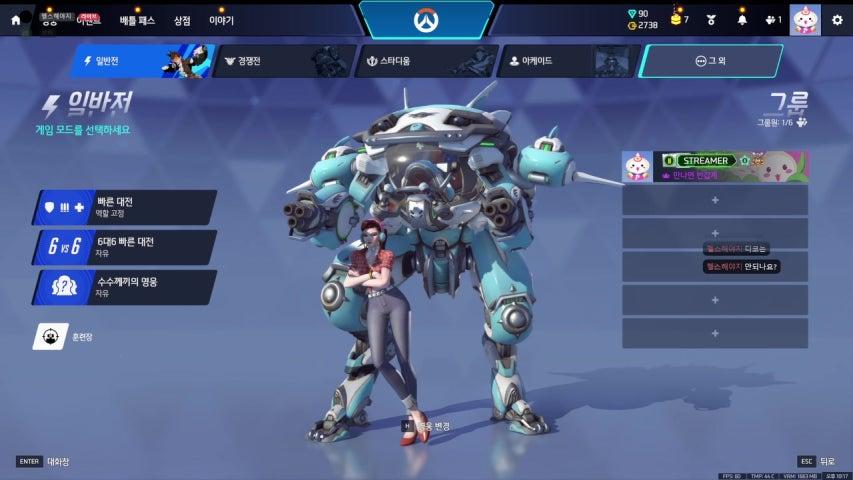Open the medal challenges icon
Image resolution: width=853 pixels, height=480 pixels.
coord(711,19)
